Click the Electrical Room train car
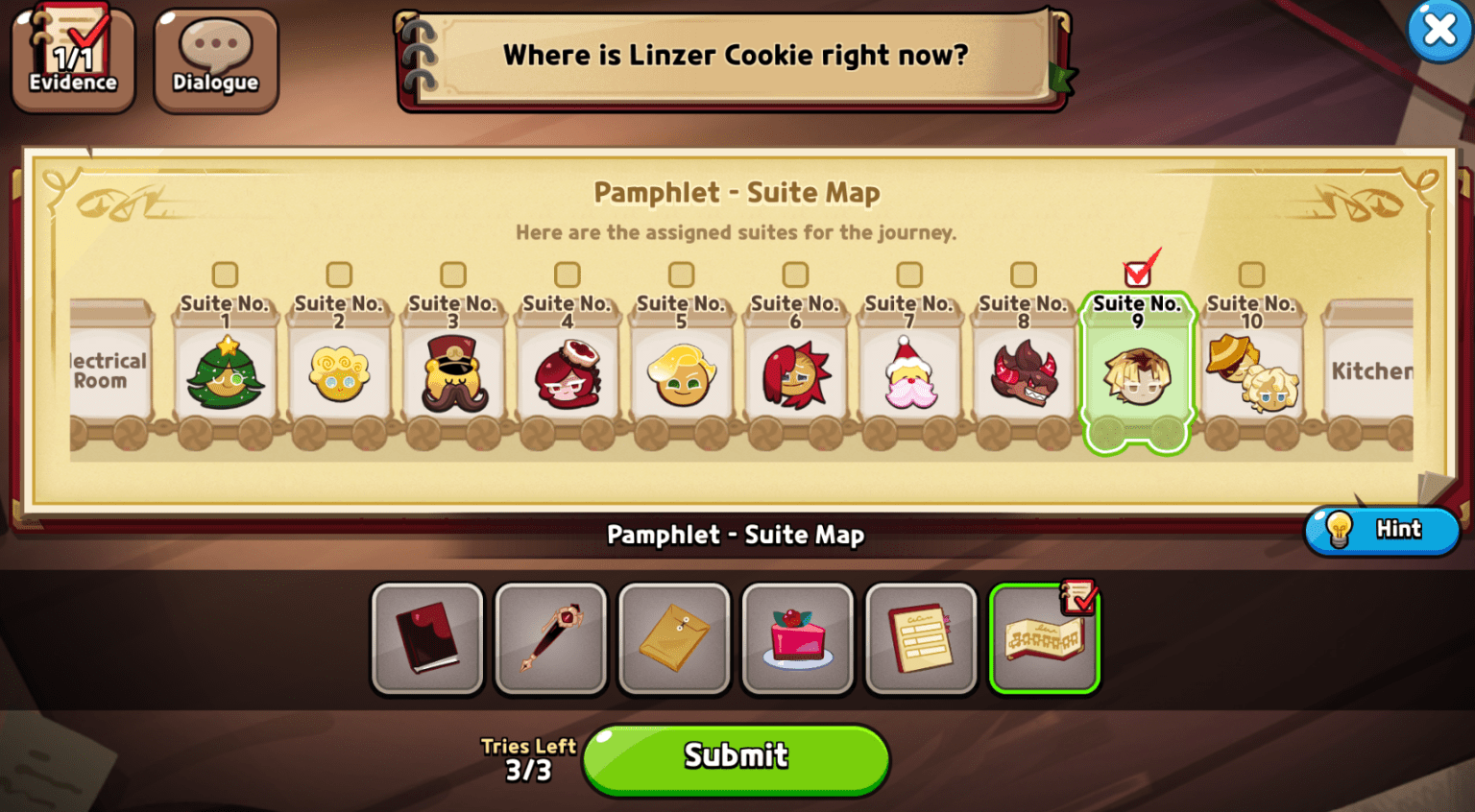The width and height of the screenshot is (1475, 812). click(x=104, y=374)
